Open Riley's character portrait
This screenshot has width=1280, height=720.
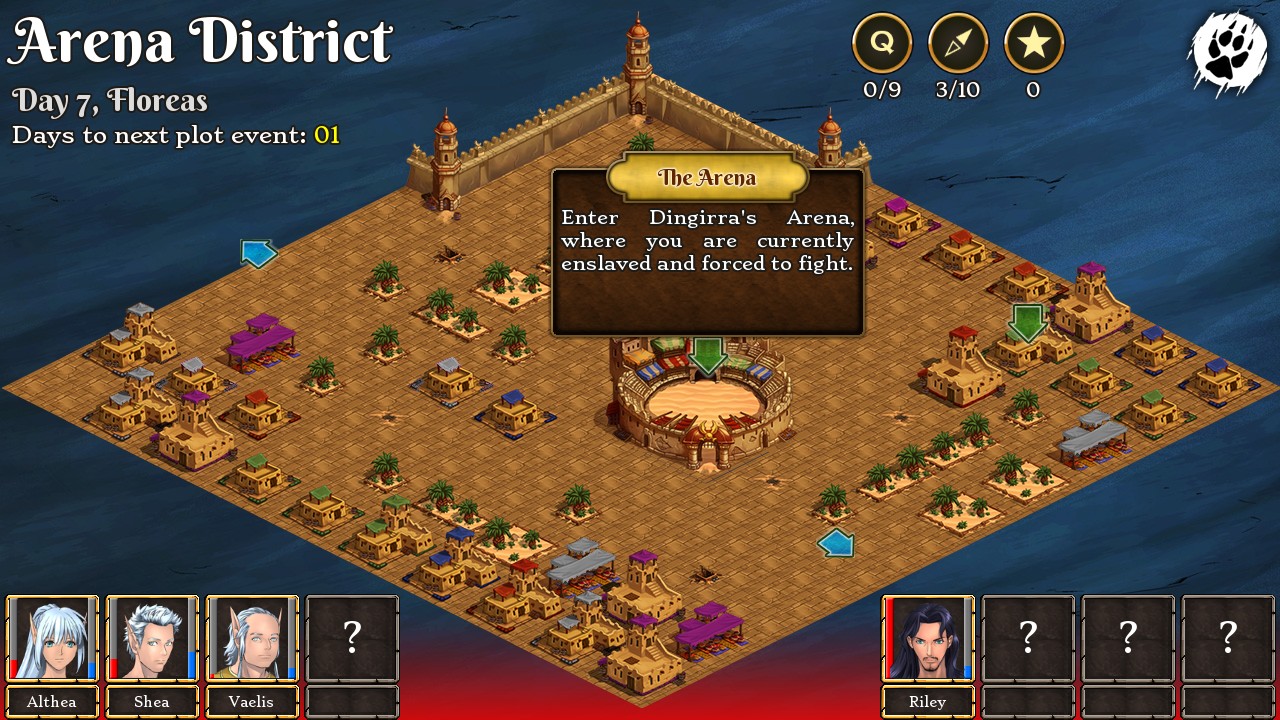[x=928, y=637]
